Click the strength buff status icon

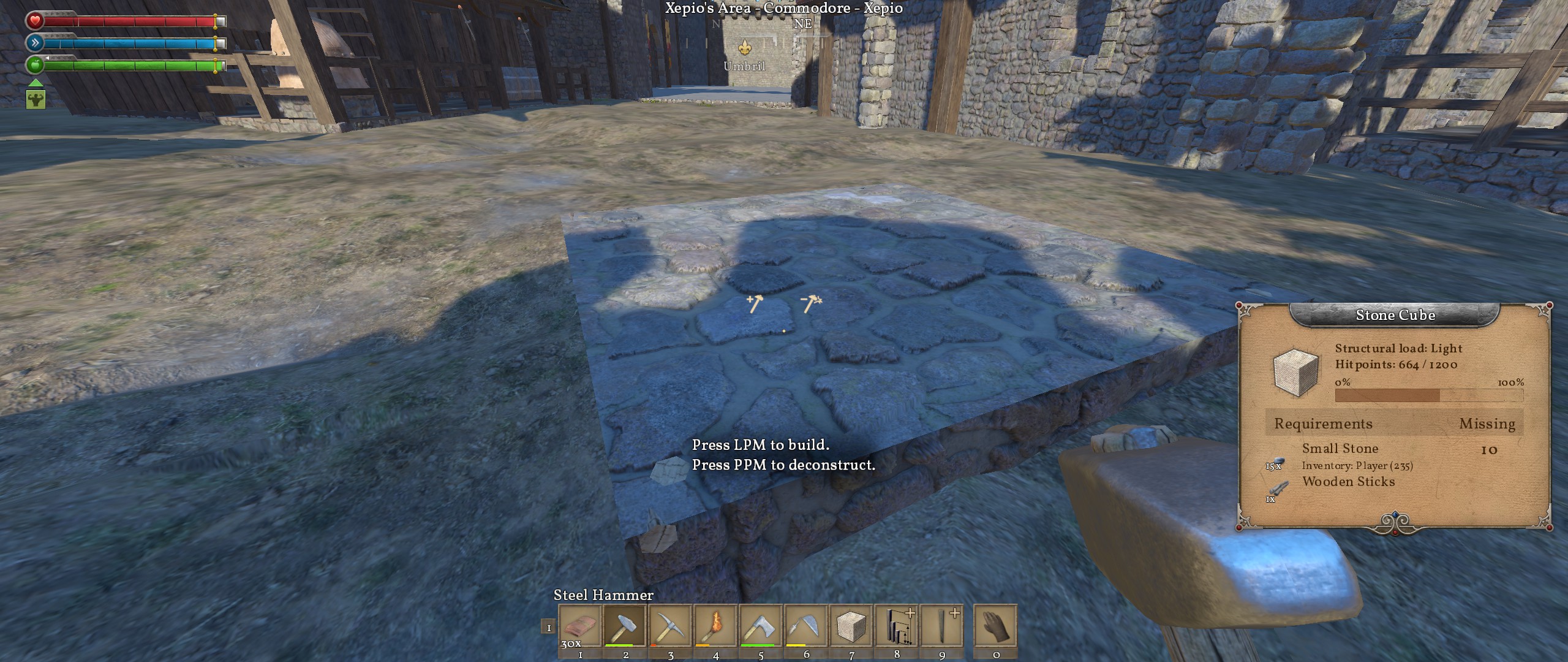point(36,99)
